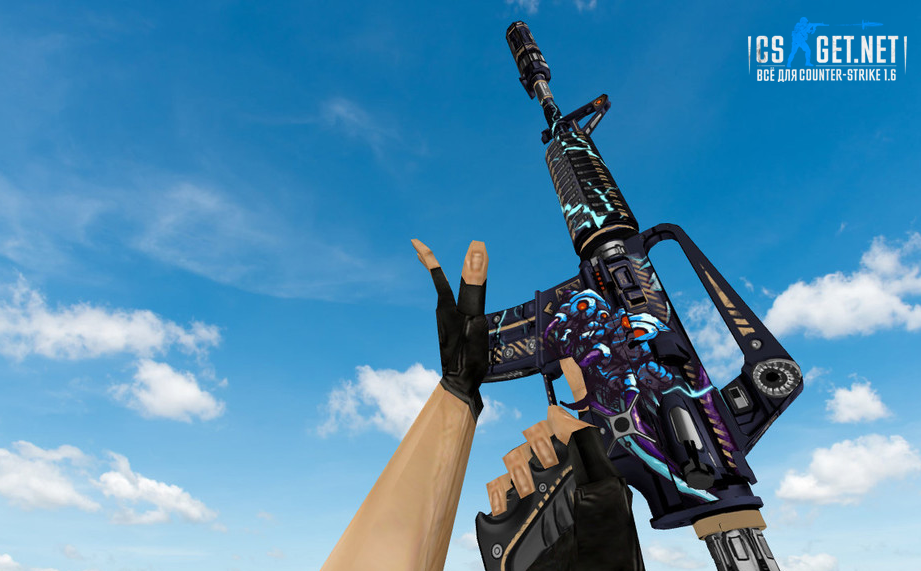
Task: Click the CS-GET.NET watermark logo
Action: pyautogui.click(x=826, y=51)
